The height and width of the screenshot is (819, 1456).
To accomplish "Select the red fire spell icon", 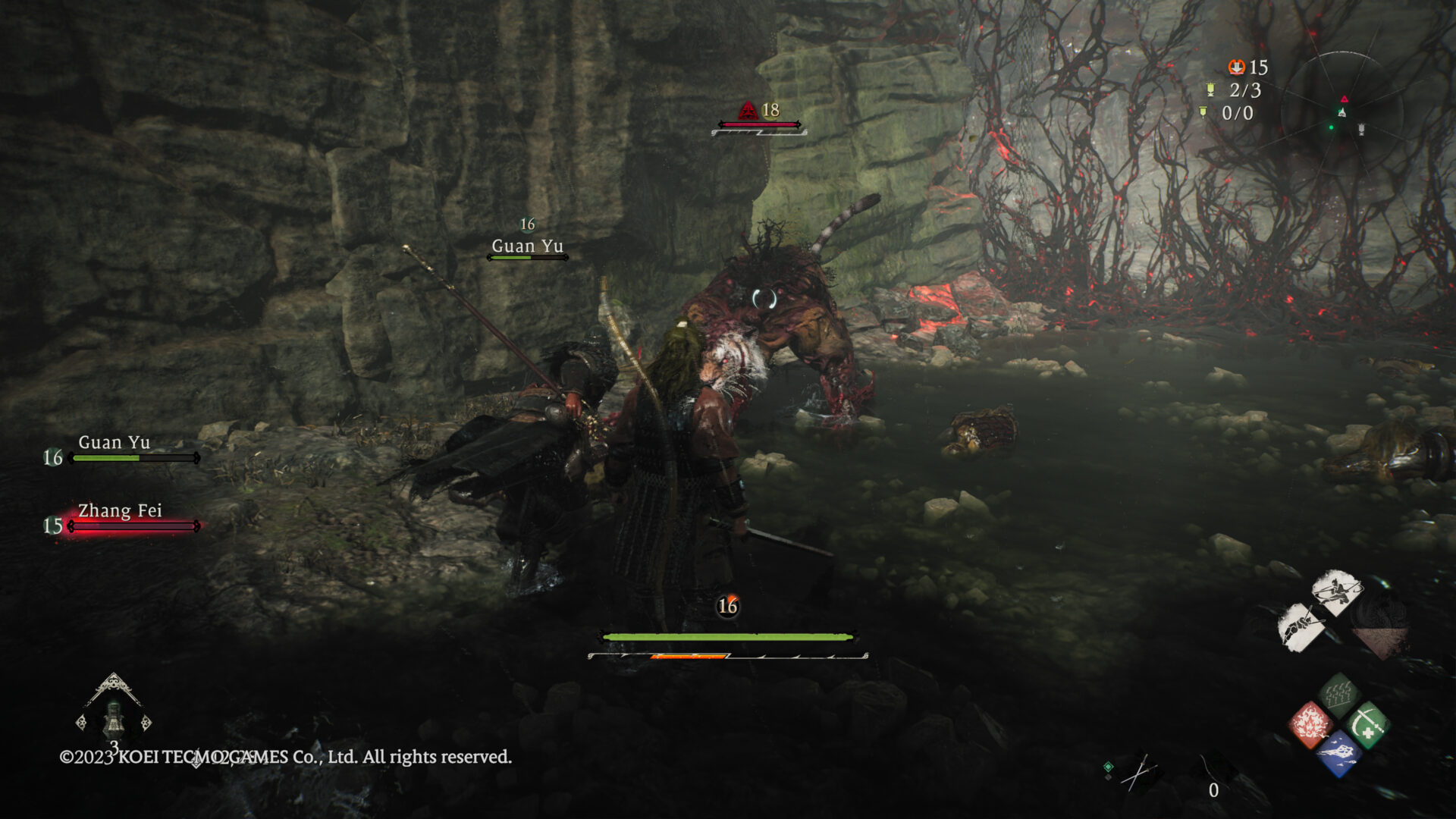I will (x=1311, y=724).
